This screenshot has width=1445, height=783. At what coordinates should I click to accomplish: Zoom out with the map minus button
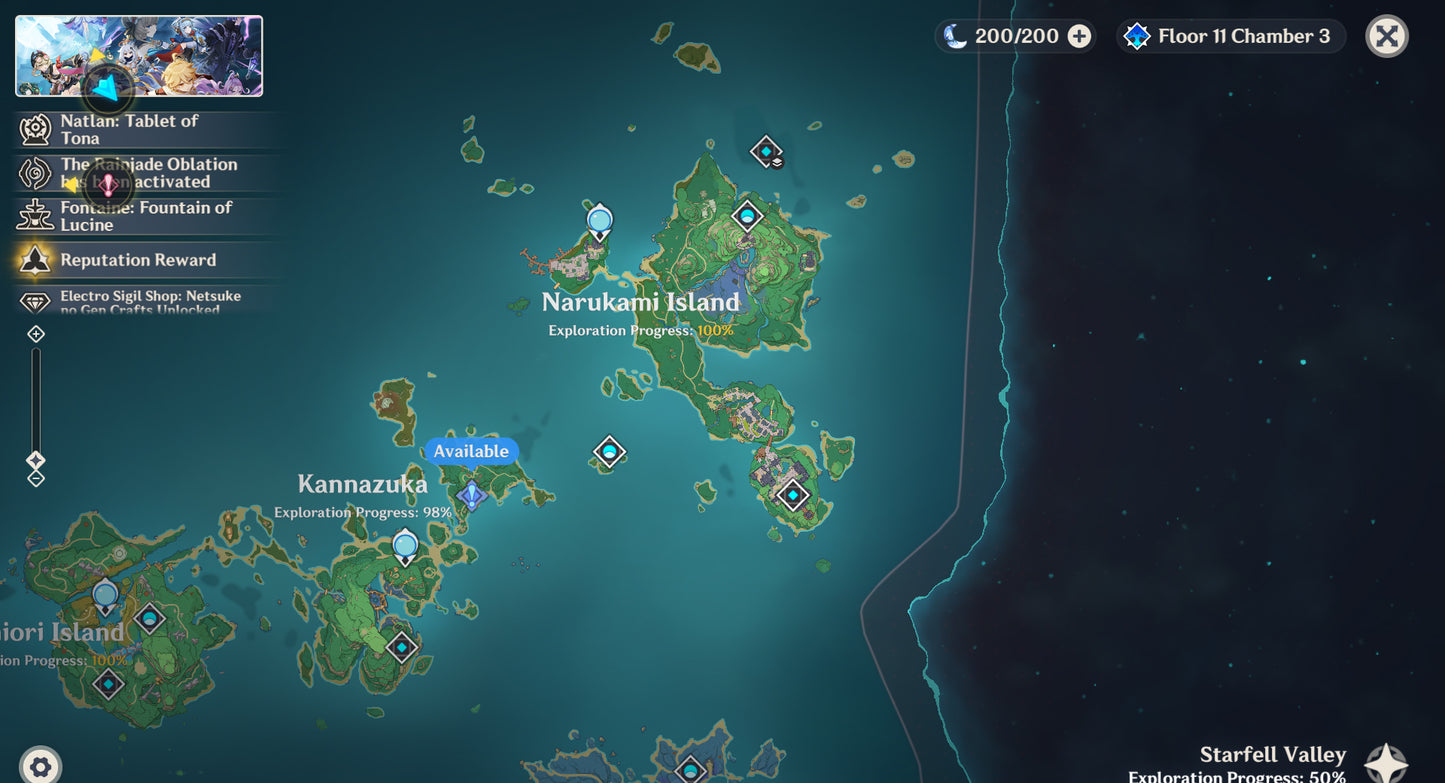coord(36,479)
